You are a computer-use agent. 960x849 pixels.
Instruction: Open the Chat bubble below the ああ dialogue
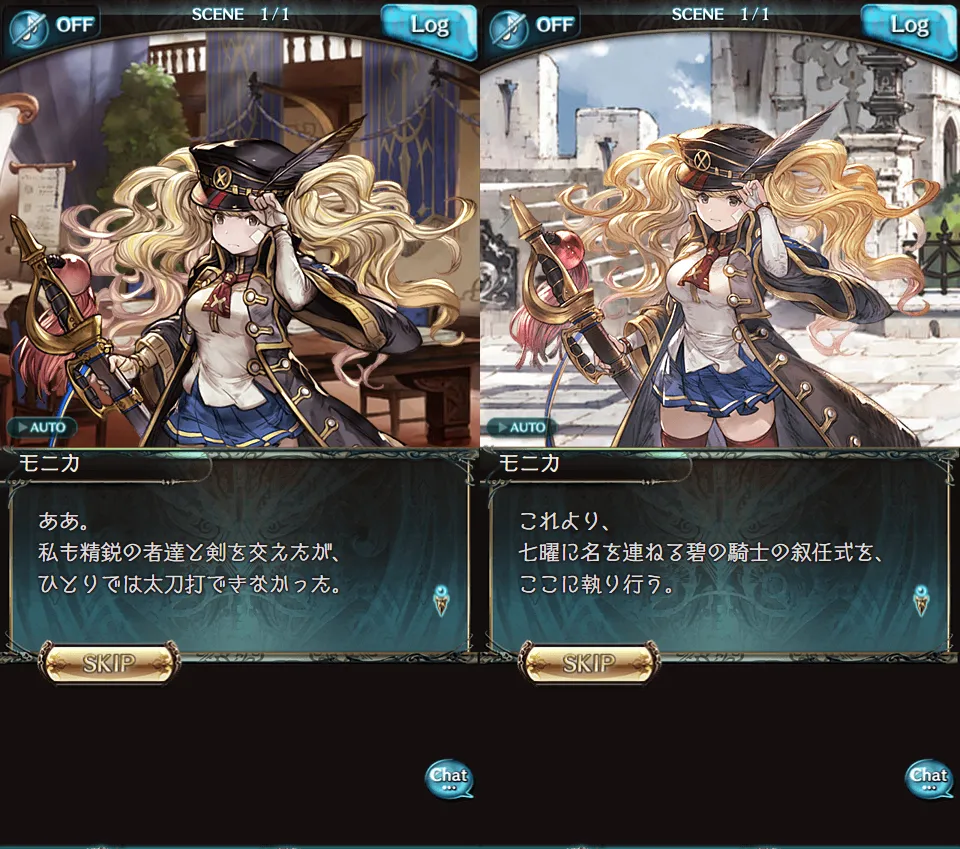point(449,778)
